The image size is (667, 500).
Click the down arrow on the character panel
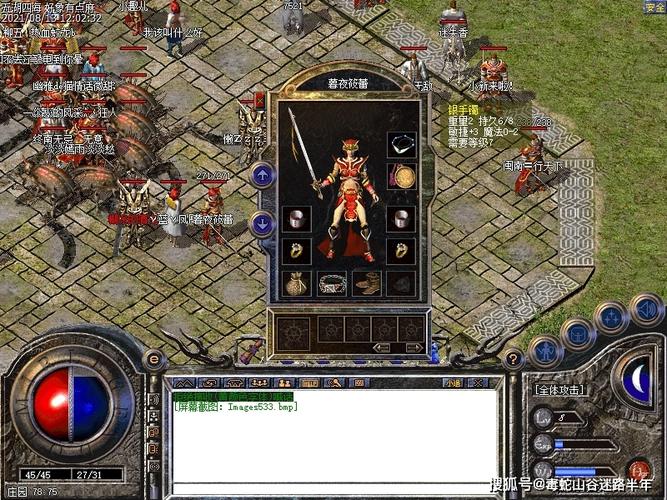262,223
